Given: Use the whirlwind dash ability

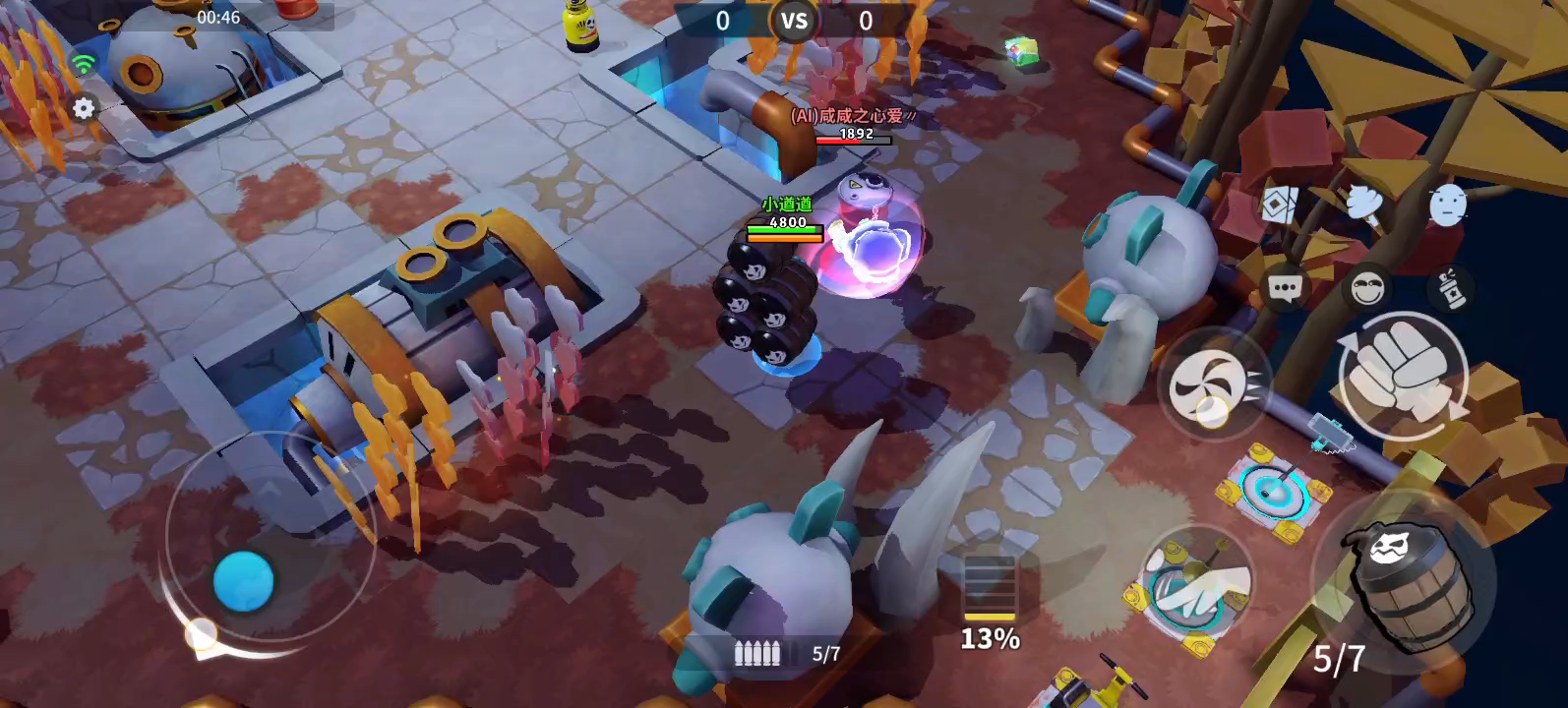Looking at the screenshot, I should pyautogui.click(x=1213, y=384).
